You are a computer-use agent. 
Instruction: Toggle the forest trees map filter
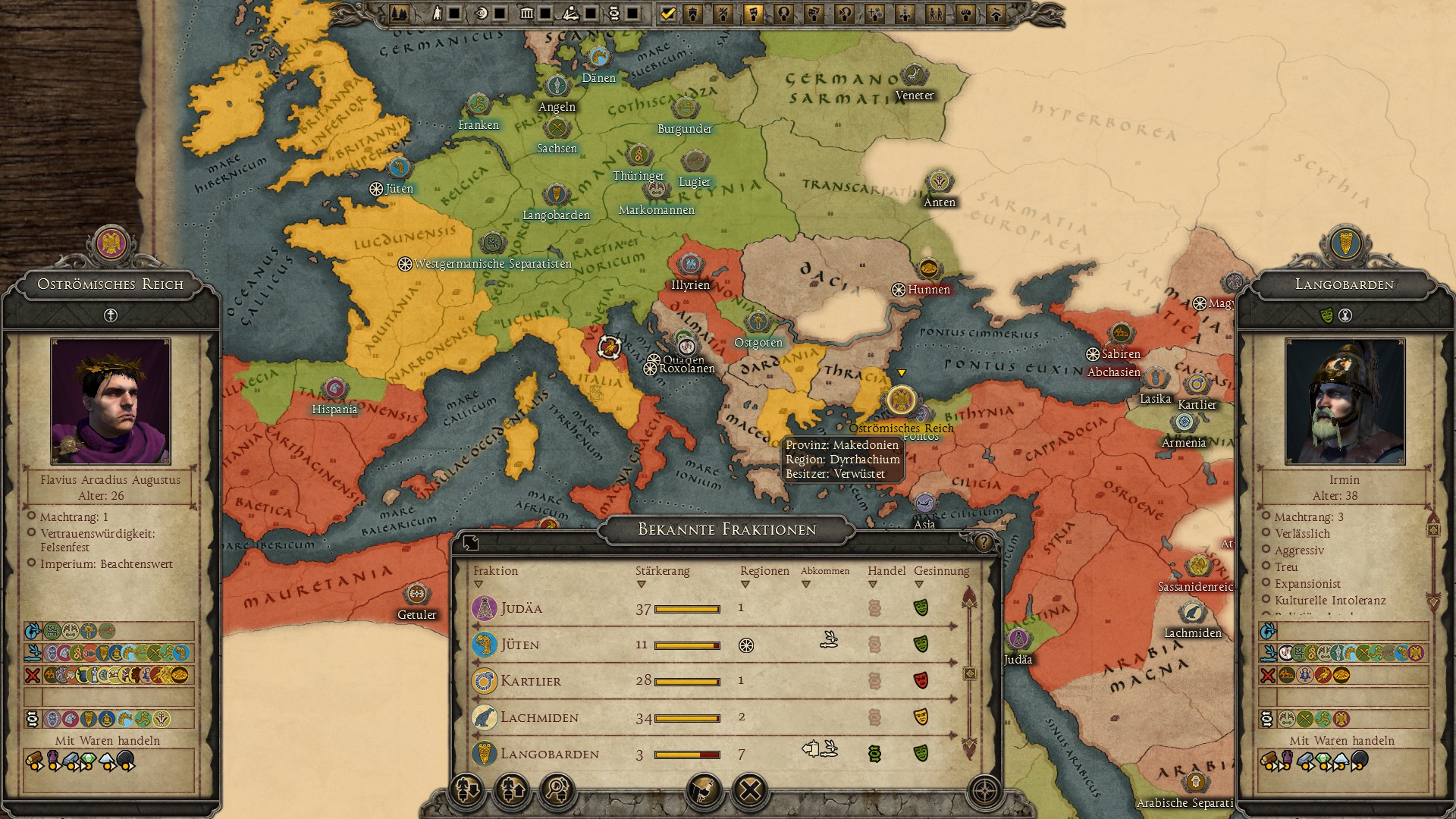(399, 14)
